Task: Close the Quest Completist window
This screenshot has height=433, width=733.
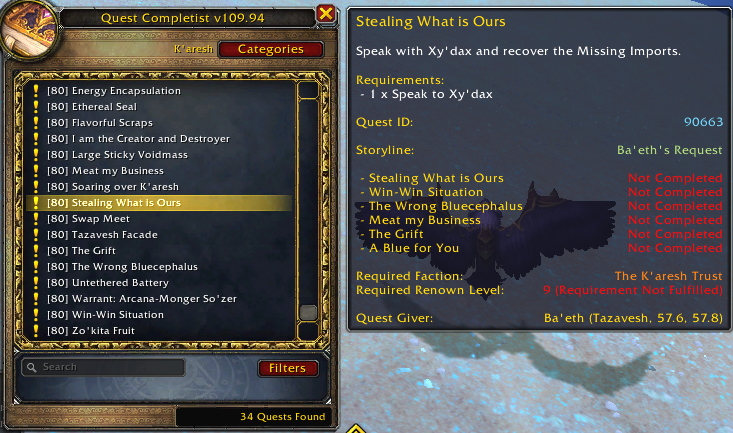Action: pos(326,14)
